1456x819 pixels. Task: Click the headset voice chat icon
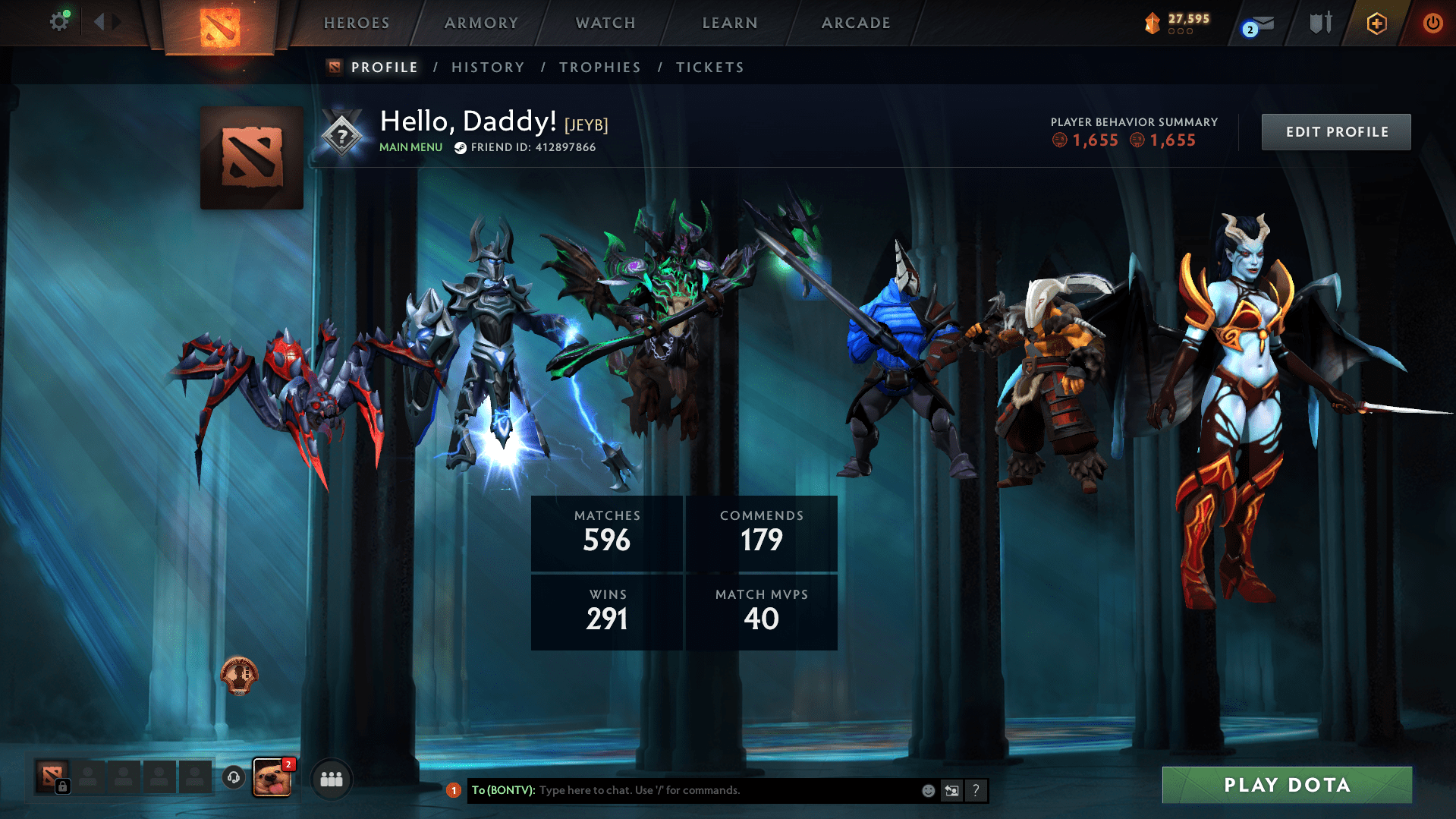233,778
